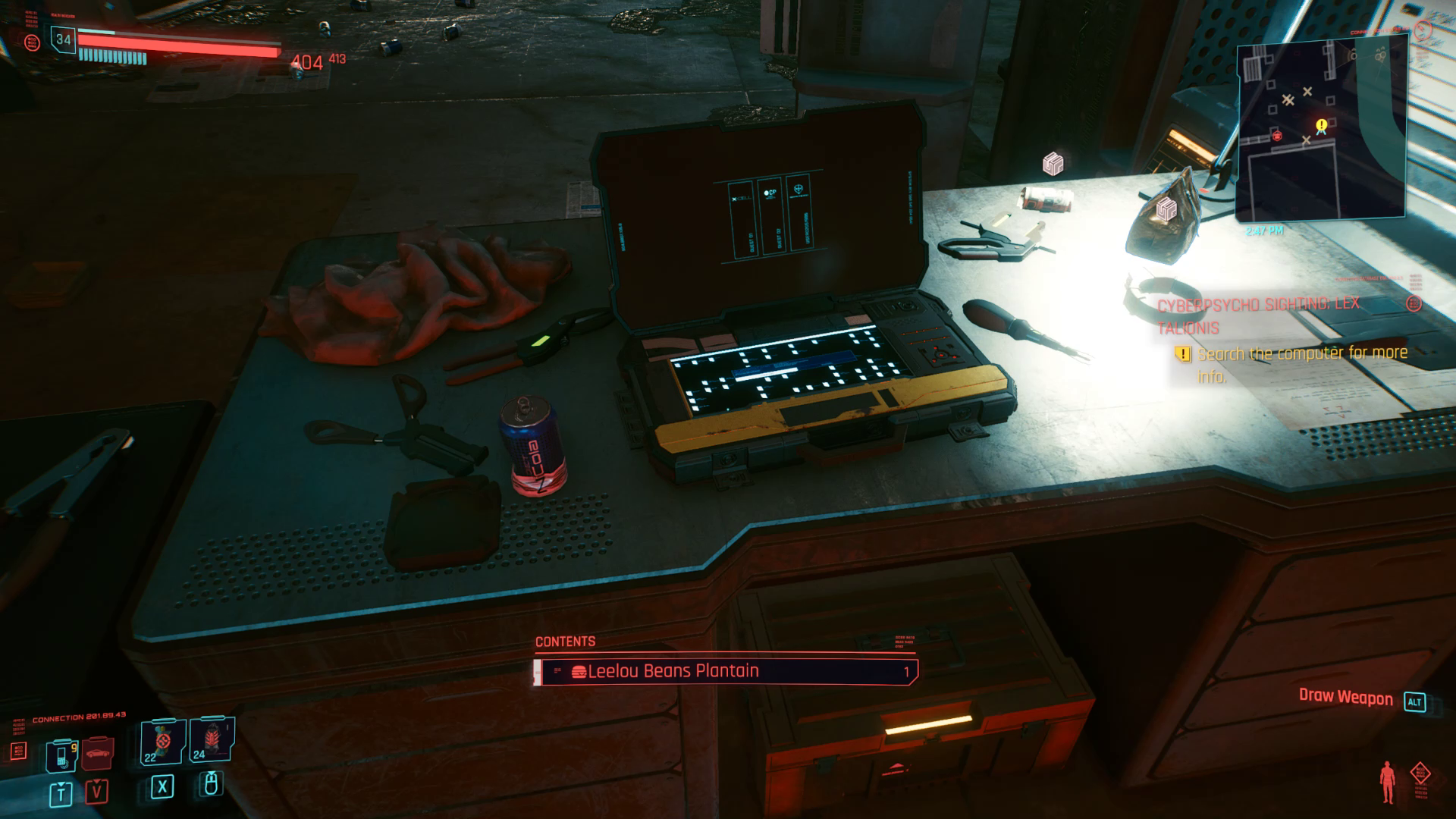Click the food icon beside Leelou Beans Plantain

(x=579, y=670)
